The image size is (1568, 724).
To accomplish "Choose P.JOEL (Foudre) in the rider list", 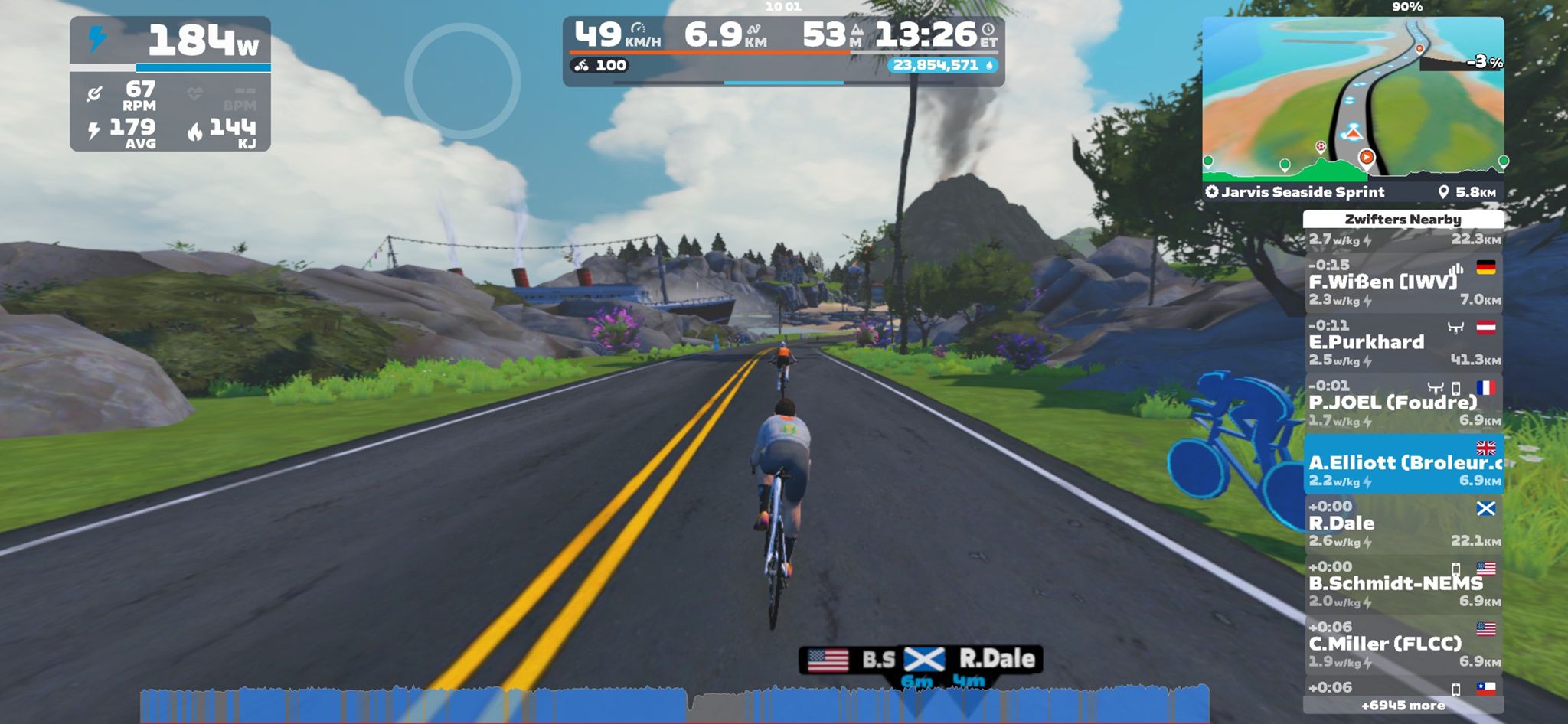I will pyautogui.click(x=1403, y=403).
